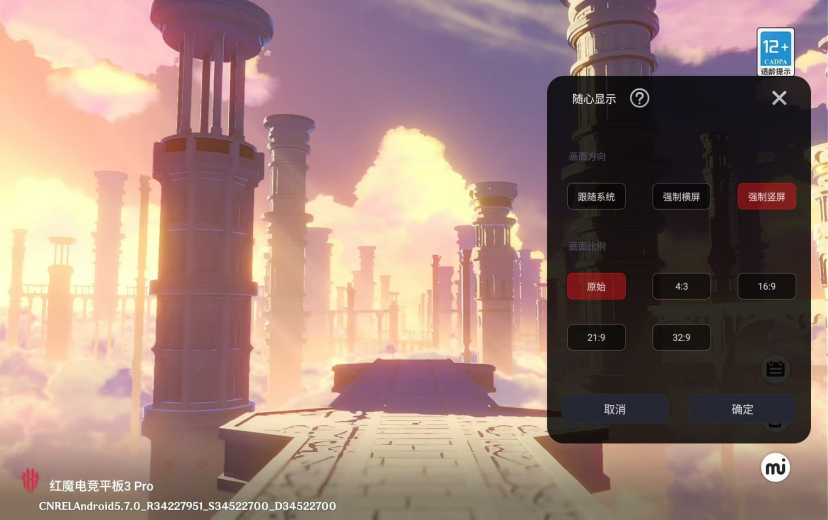
Task: Set aspect ratio to 4:3
Action: pyautogui.click(x=681, y=286)
